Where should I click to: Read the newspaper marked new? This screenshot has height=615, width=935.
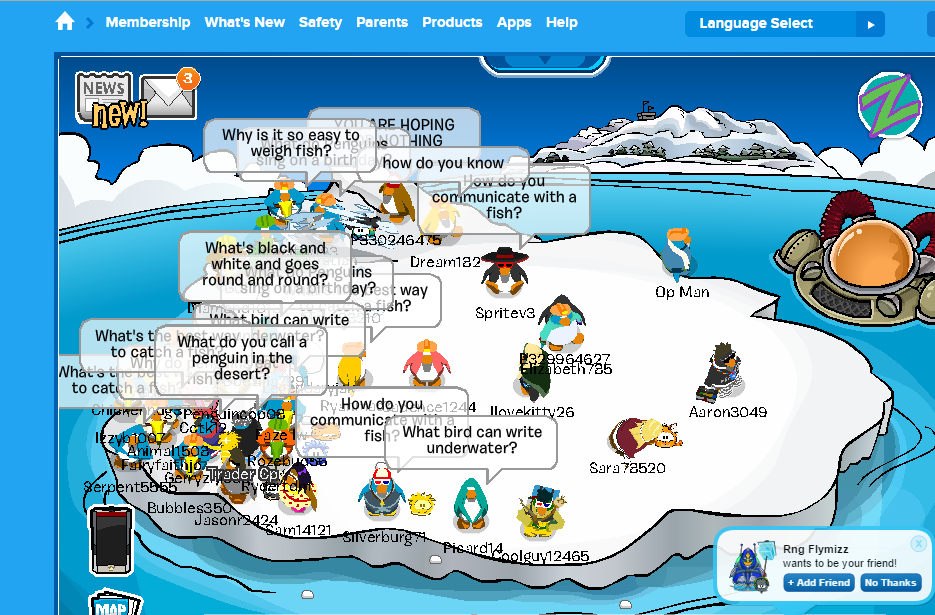click(105, 98)
